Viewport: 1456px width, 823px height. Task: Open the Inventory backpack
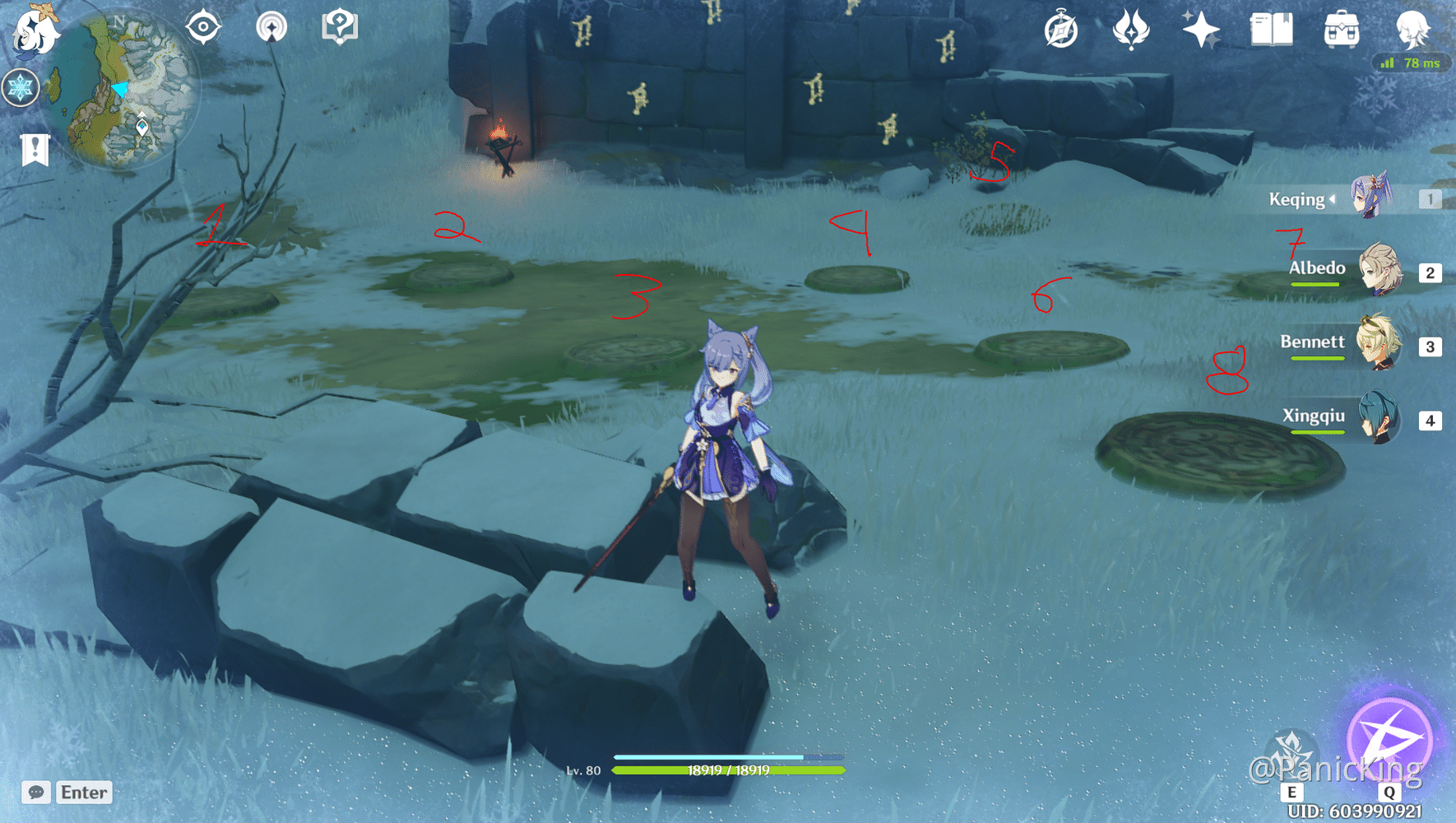pyautogui.click(x=1341, y=29)
